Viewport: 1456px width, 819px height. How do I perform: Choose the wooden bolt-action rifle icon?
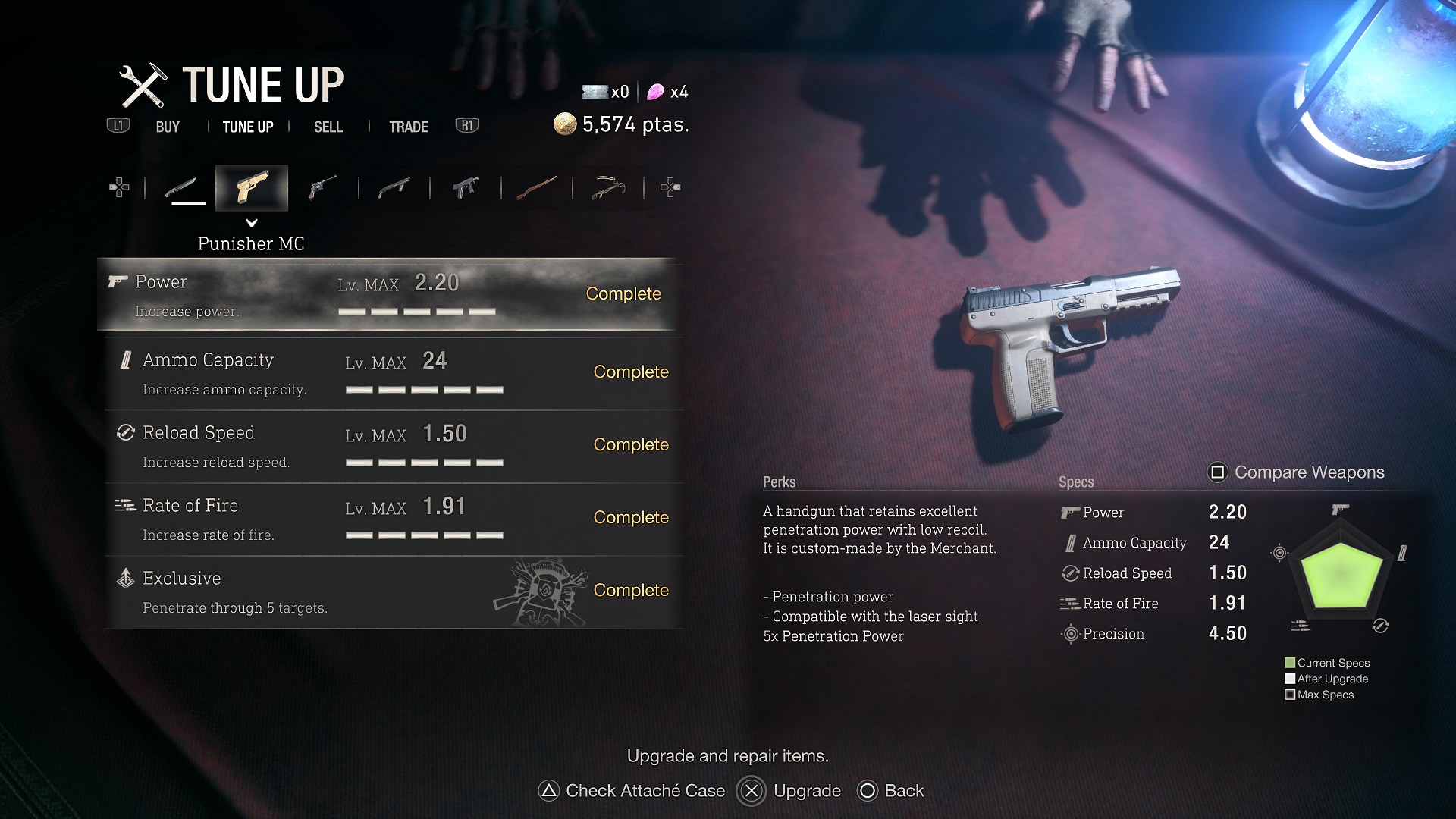click(x=536, y=187)
